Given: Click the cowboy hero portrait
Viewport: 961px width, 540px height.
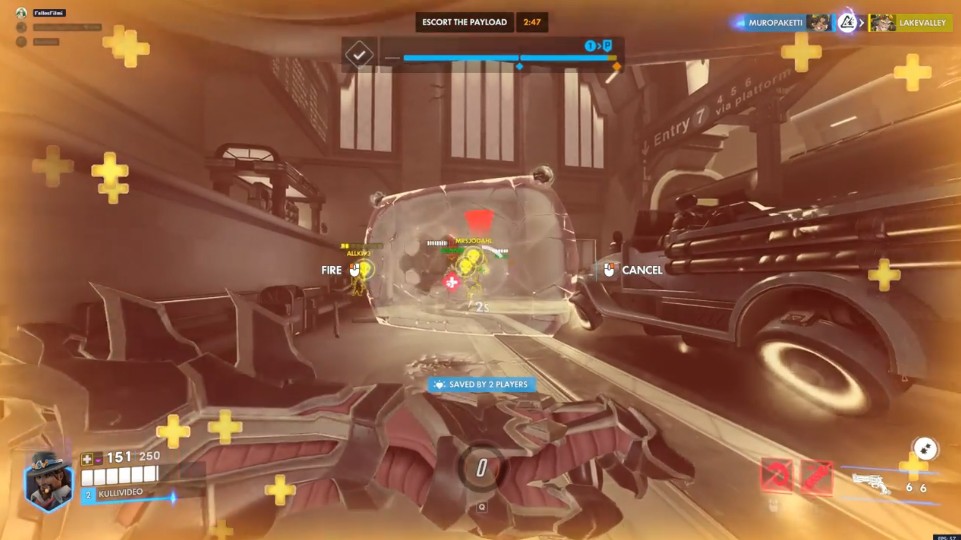Looking at the screenshot, I should point(48,480).
